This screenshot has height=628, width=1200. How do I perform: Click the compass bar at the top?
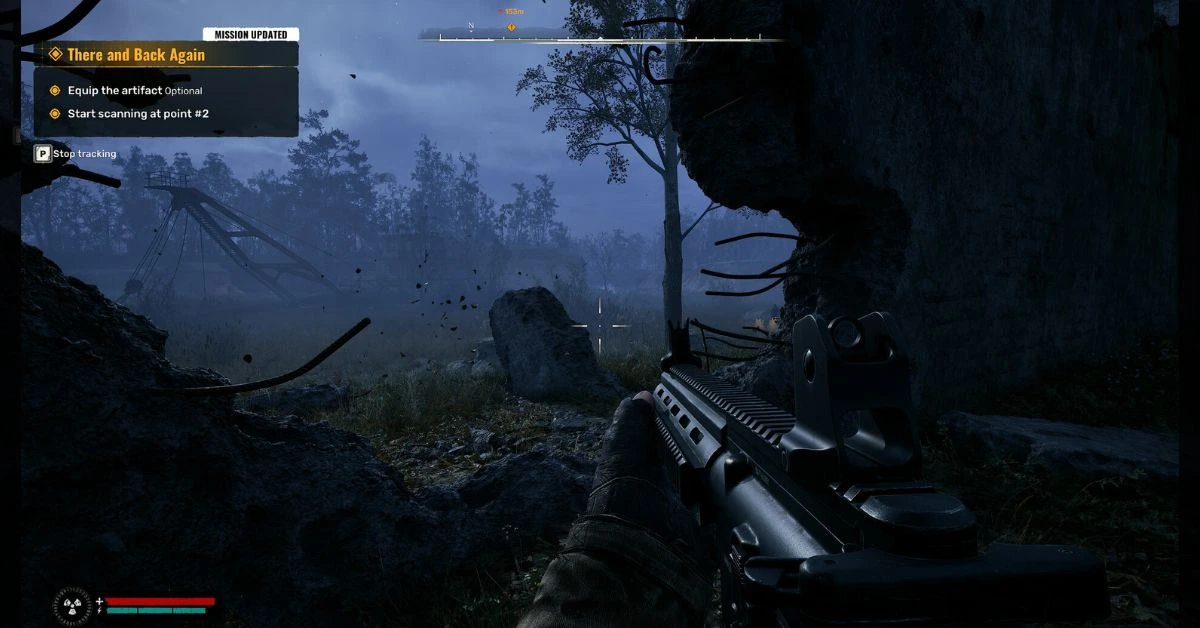(x=601, y=38)
